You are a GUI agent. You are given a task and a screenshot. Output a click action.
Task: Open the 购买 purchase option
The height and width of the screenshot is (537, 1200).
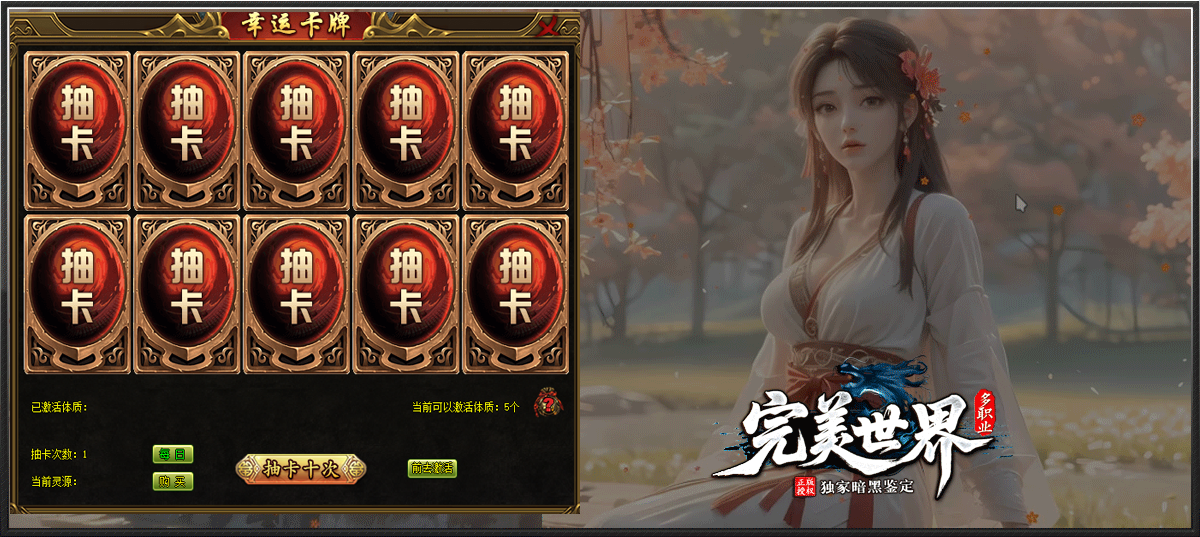[x=173, y=481]
